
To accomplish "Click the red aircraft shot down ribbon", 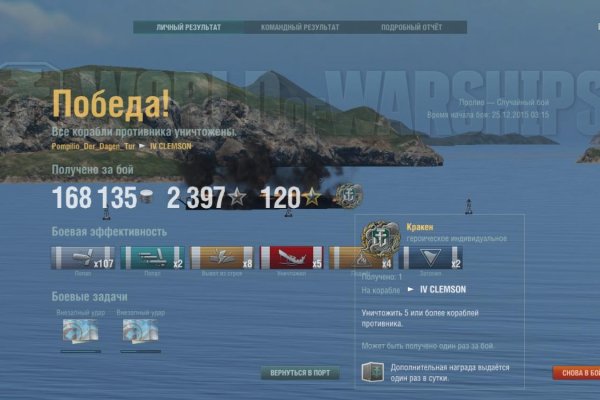I will click(x=291, y=258).
